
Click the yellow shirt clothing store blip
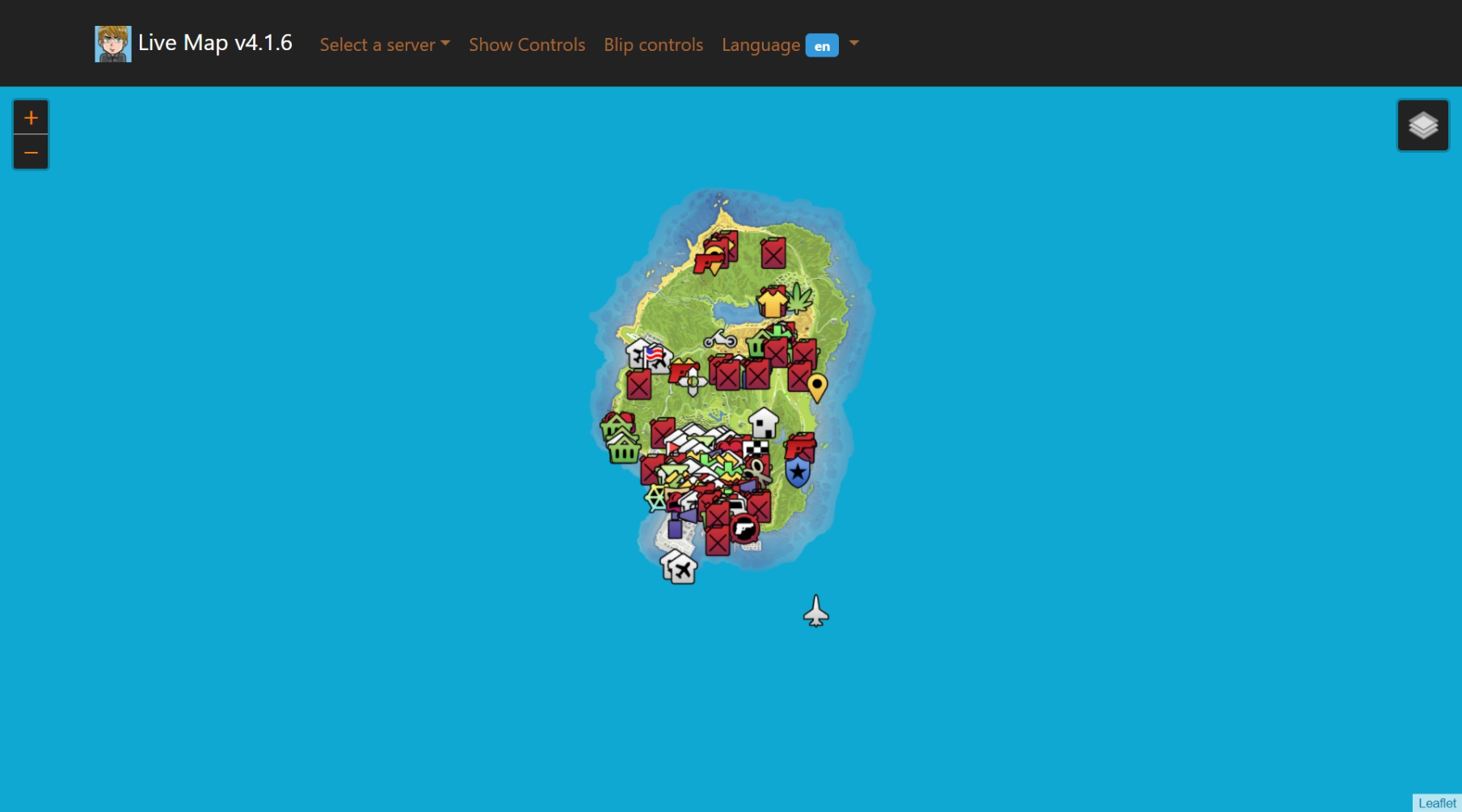(x=772, y=303)
